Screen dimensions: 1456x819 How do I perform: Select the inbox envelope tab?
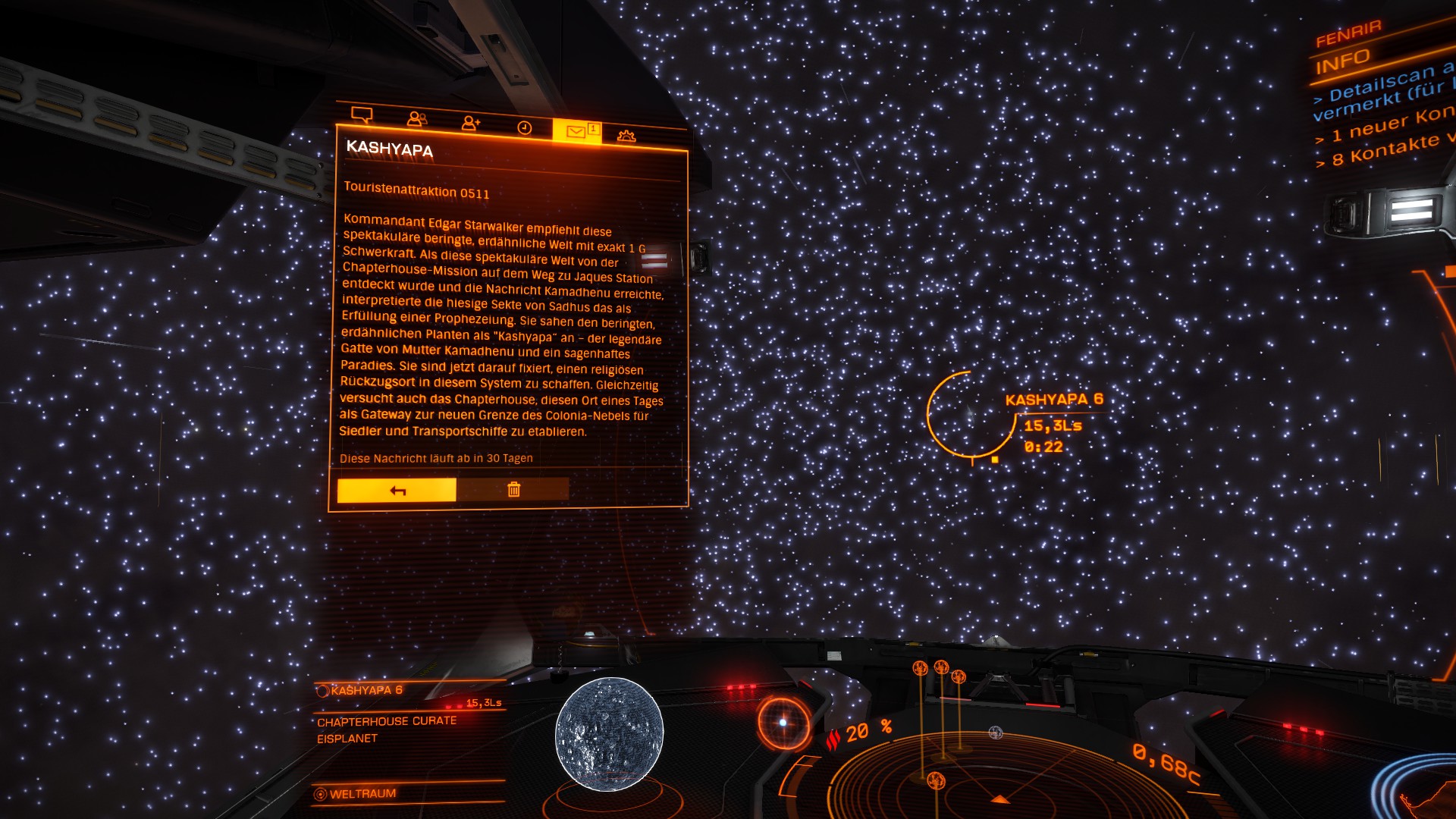coord(576,131)
